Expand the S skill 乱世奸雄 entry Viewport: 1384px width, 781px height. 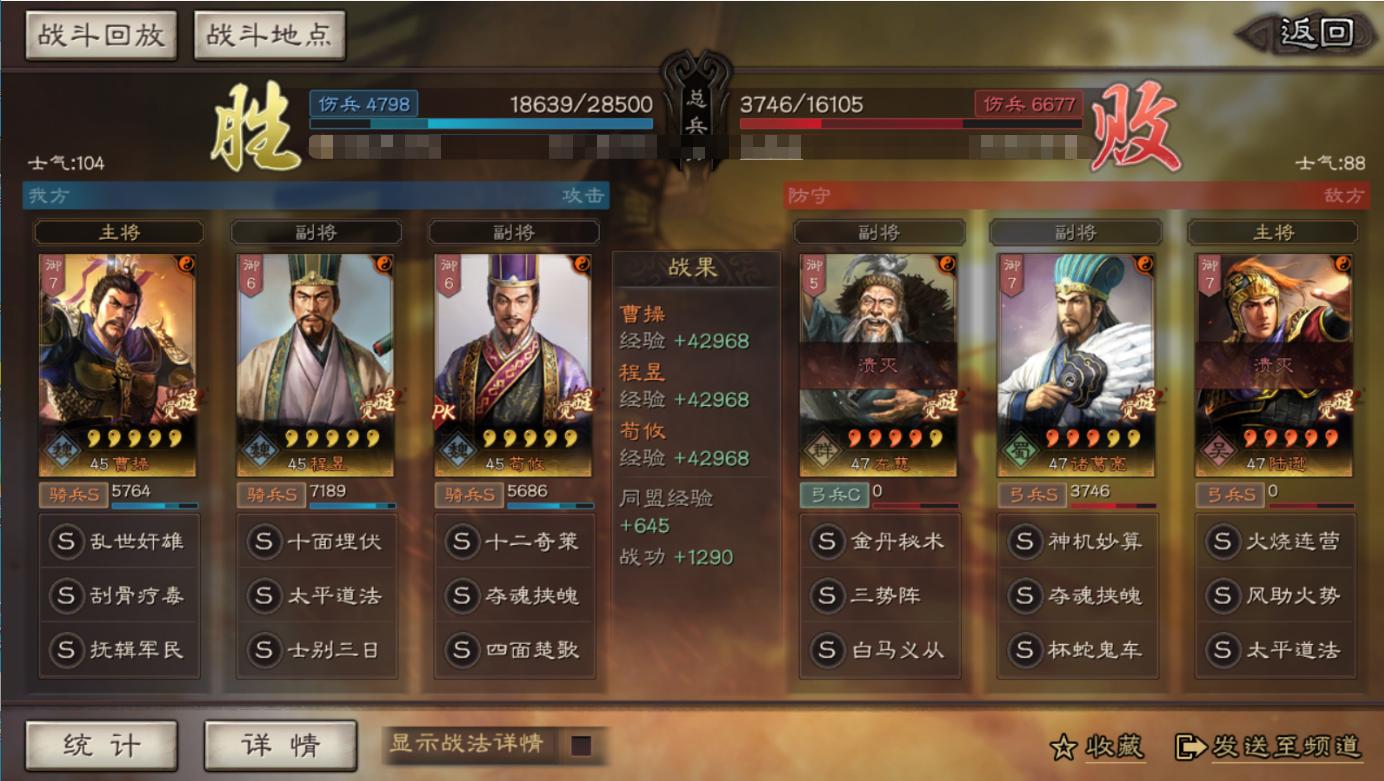click(x=118, y=541)
